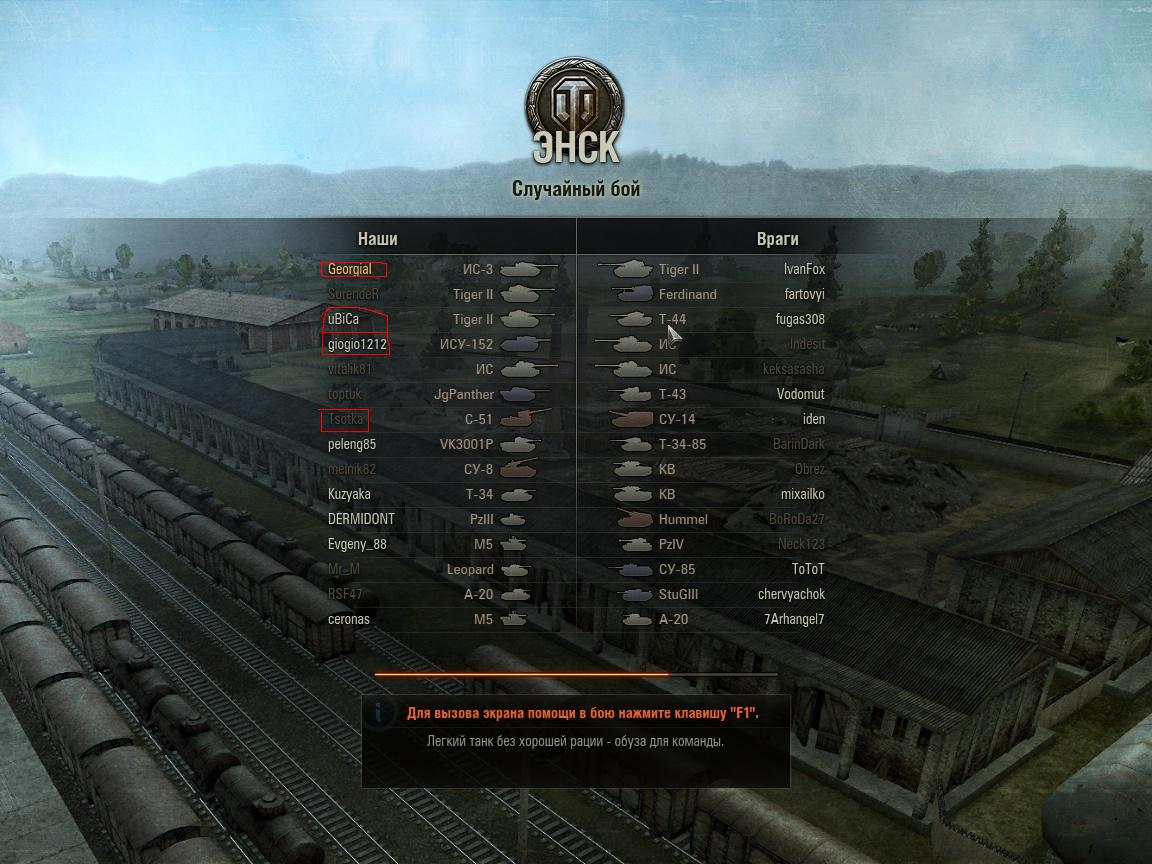Click enemy chervyachok's StuGIII row

pos(791,594)
